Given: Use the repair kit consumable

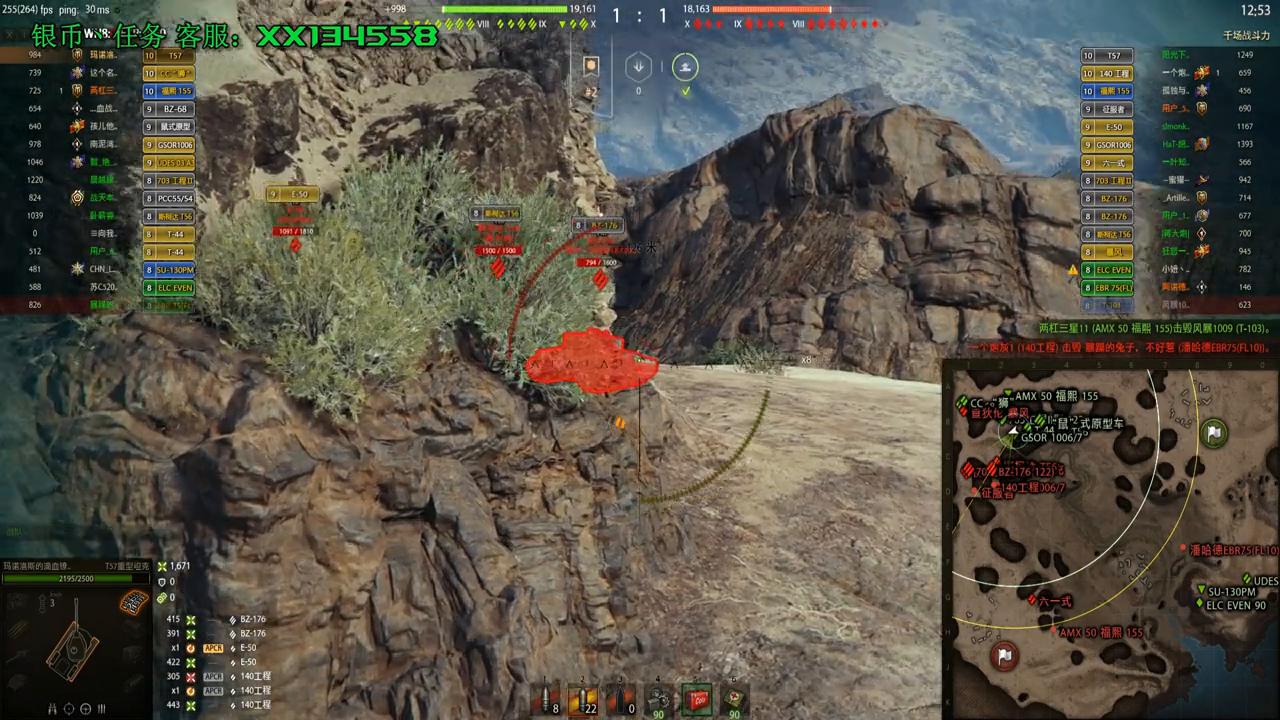Looking at the screenshot, I should (x=657, y=700).
